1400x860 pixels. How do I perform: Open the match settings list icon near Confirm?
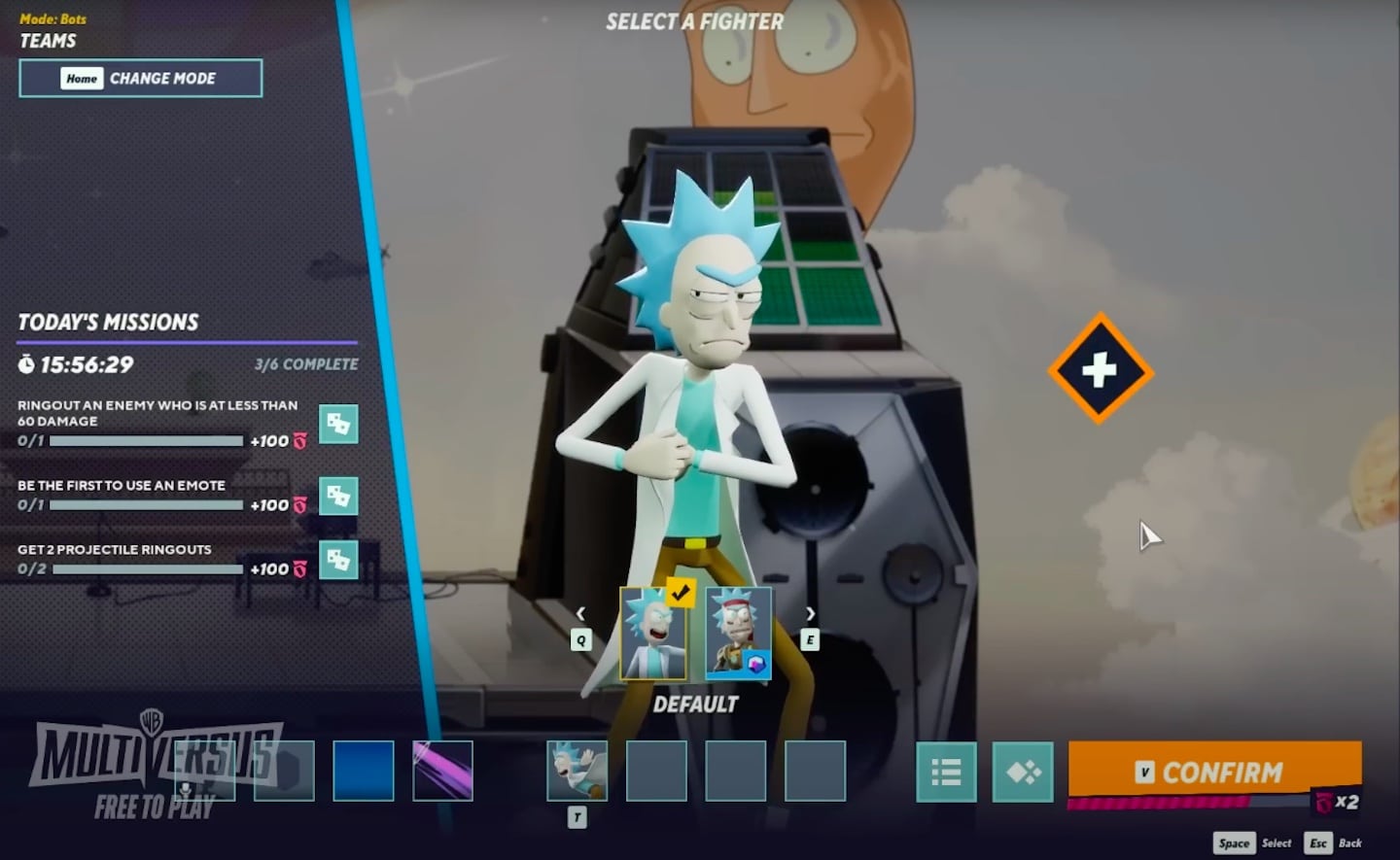[x=946, y=772]
